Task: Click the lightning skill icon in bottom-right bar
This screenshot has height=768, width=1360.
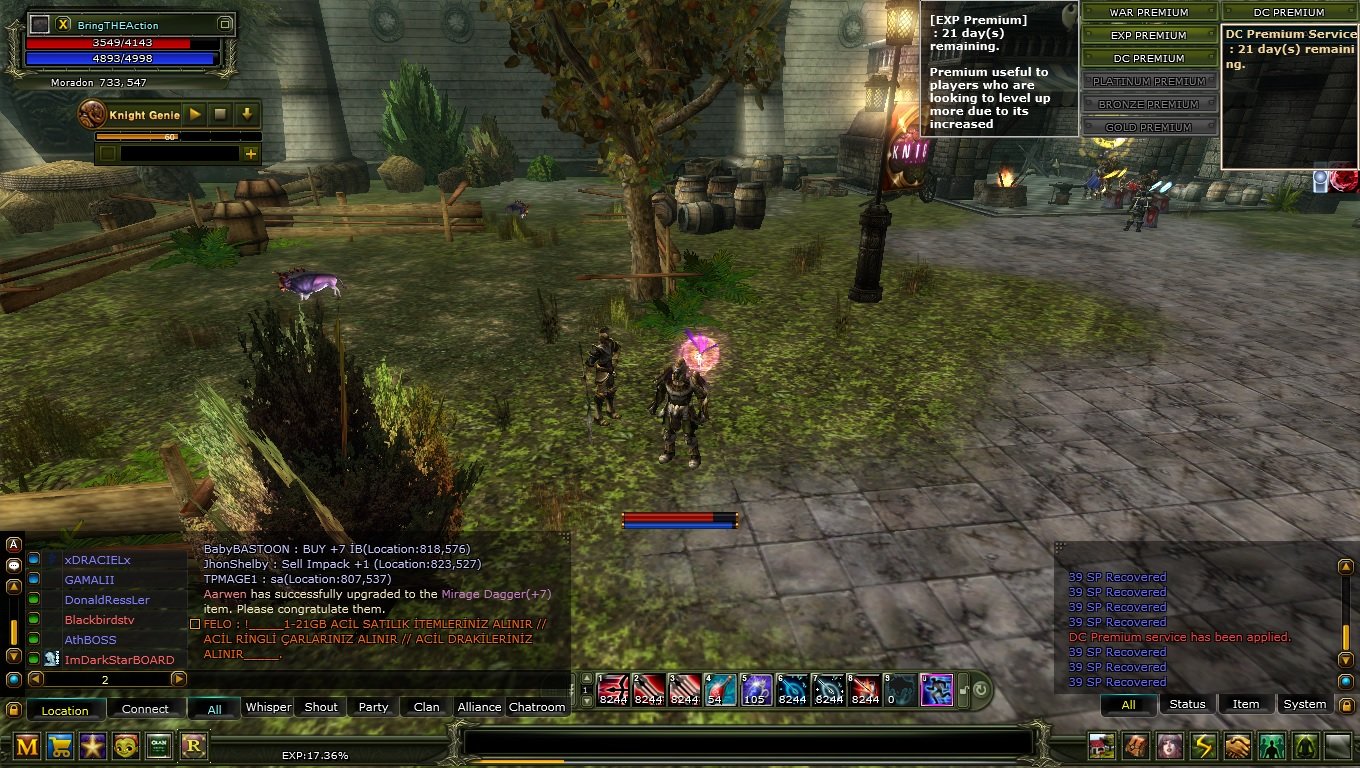Action: tap(1204, 747)
